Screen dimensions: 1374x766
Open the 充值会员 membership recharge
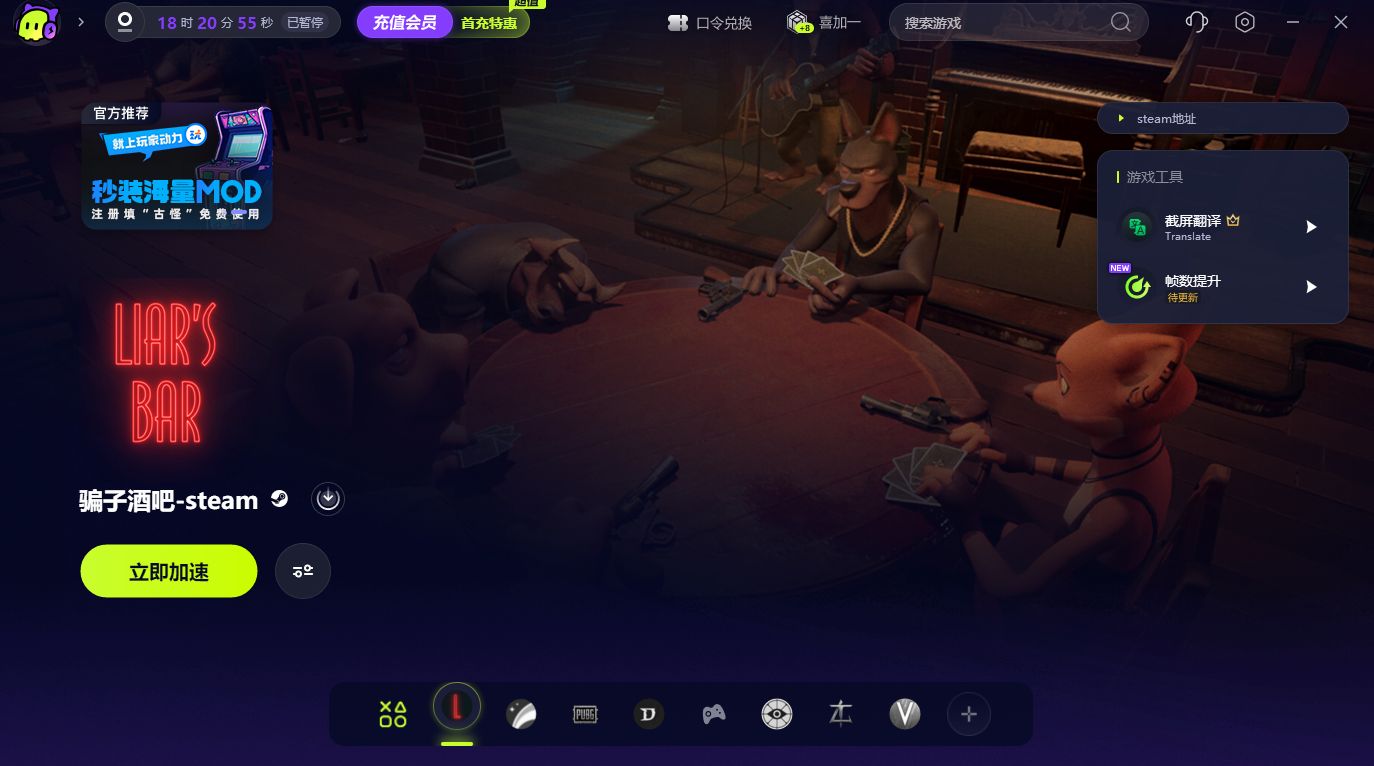click(404, 22)
